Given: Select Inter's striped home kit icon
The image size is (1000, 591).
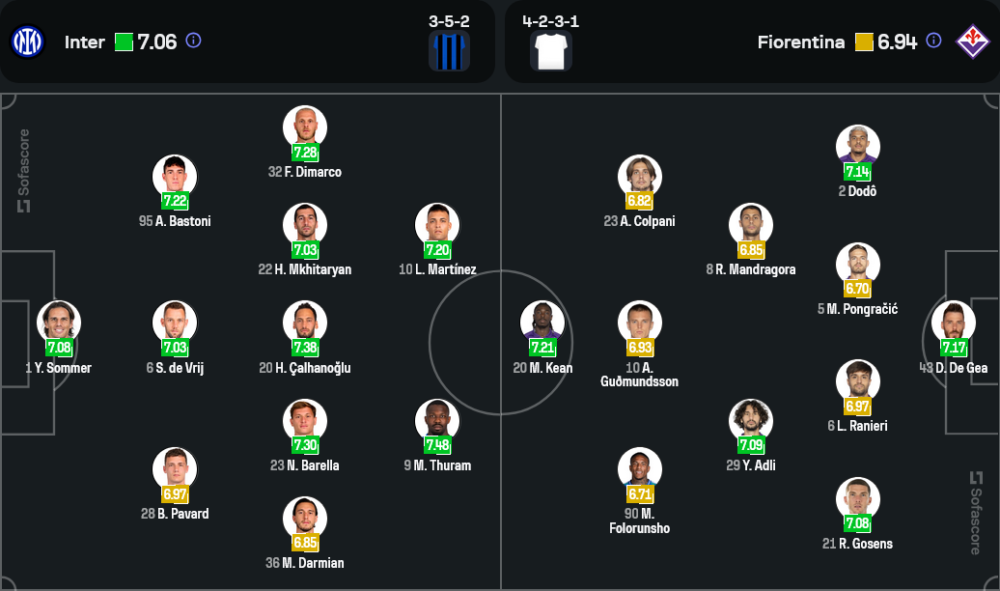Looking at the screenshot, I should click(449, 50).
